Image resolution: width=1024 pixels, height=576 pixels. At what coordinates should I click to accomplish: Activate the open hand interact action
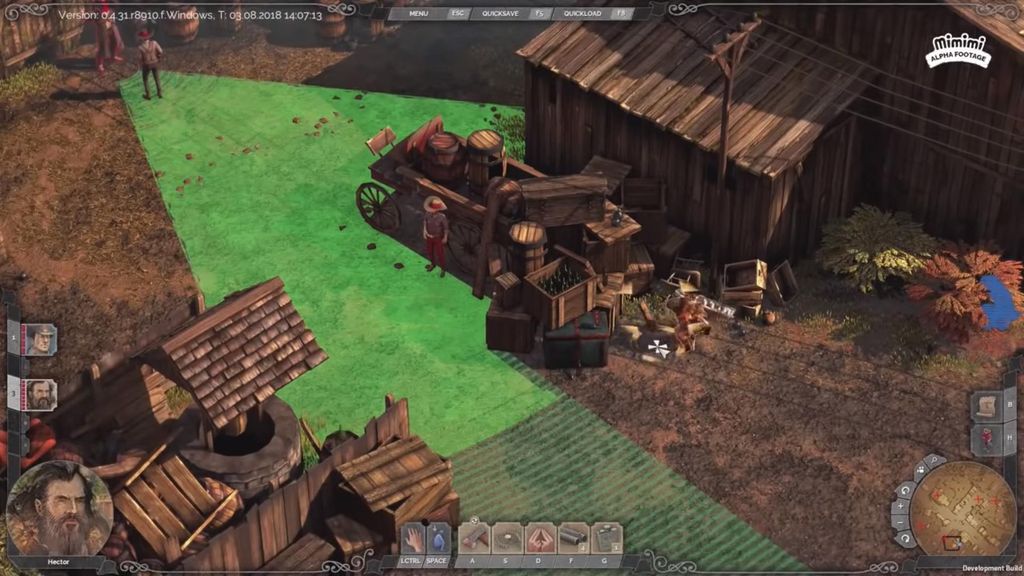[x=413, y=538]
